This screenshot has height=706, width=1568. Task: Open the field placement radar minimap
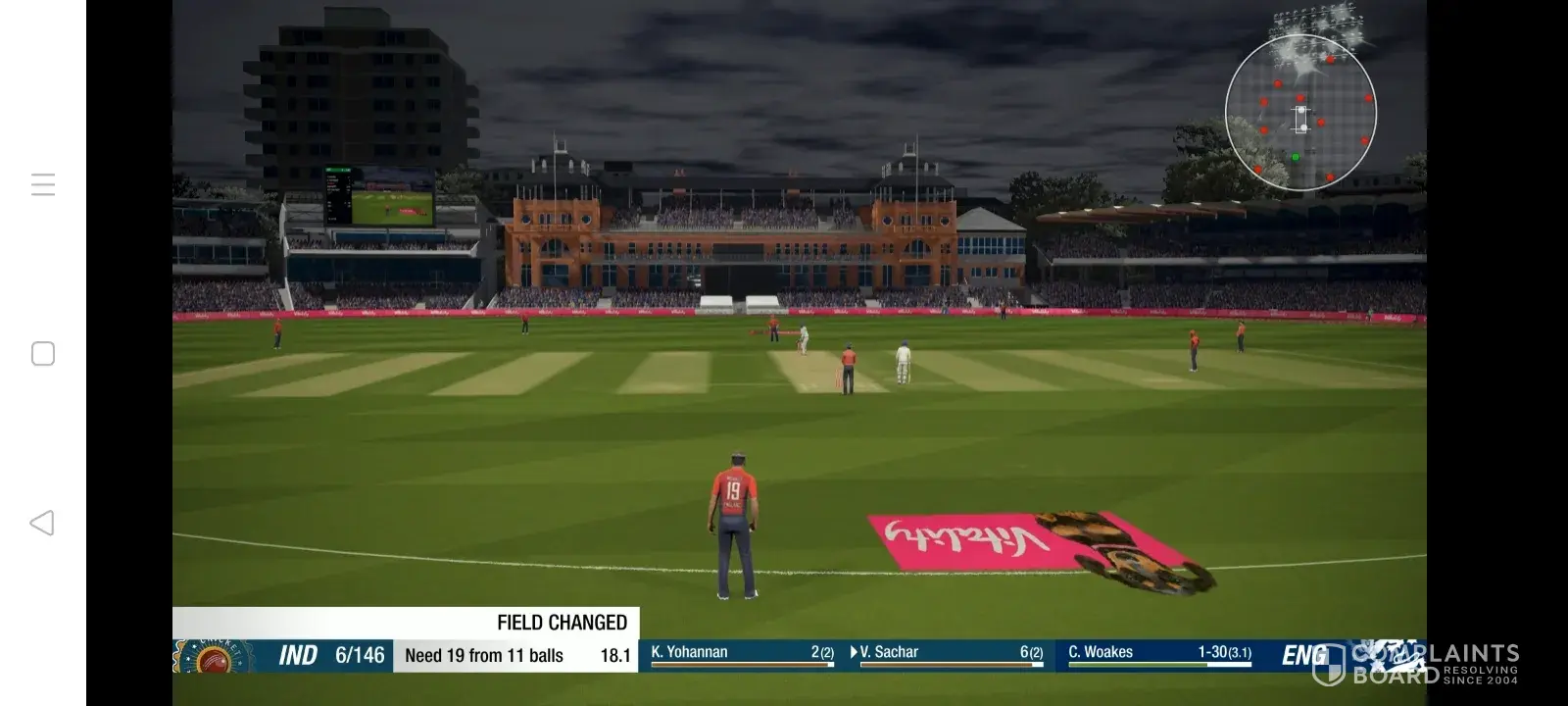click(x=1300, y=113)
